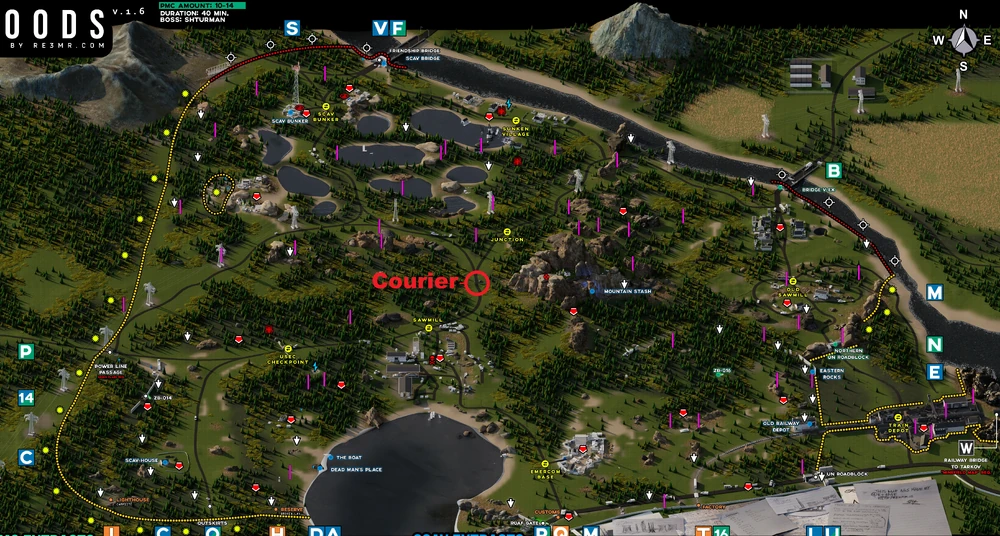
Task: Click the grey W extract marker
Action: [x=966, y=447]
